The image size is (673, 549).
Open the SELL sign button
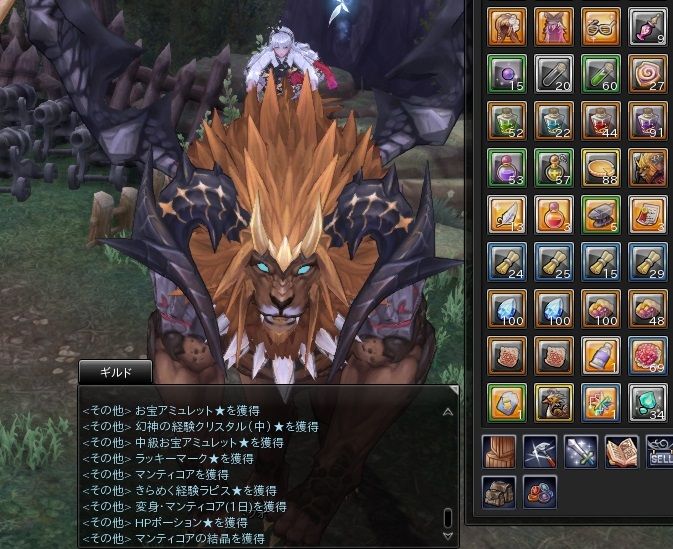coord(661,451)
